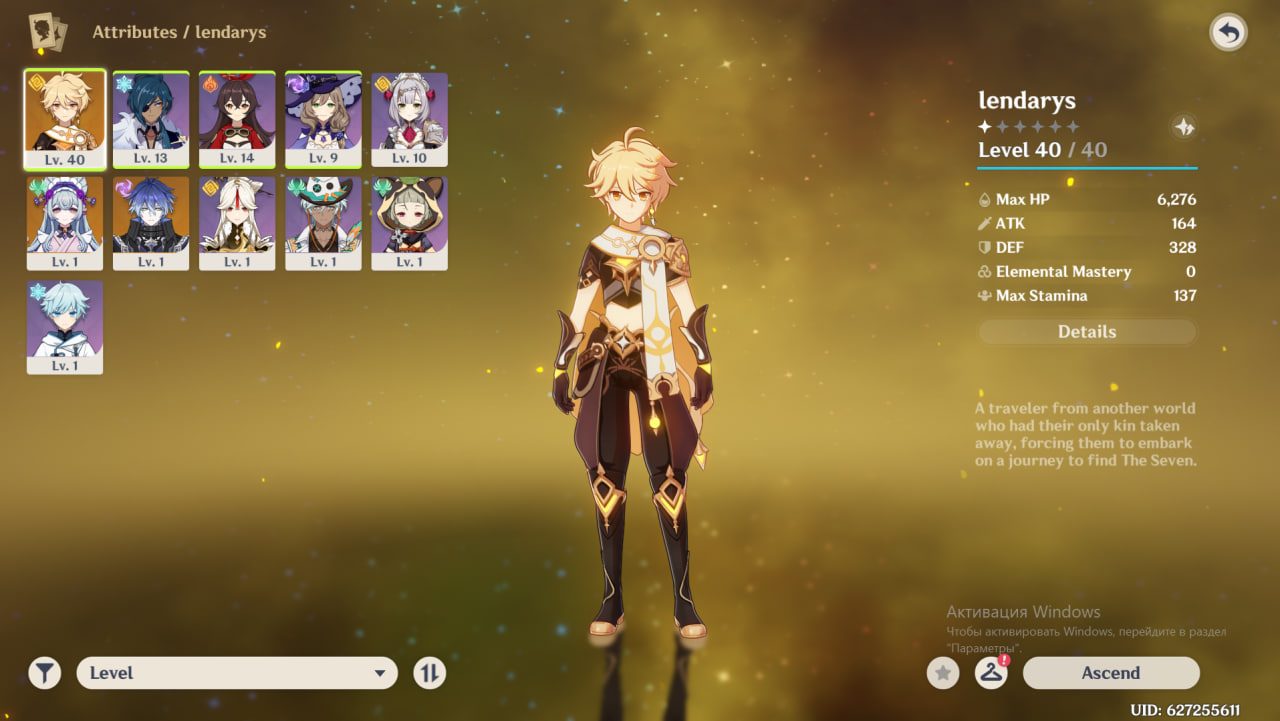
Task: Toggle the sort order arrows button
Action: (429, 673)
